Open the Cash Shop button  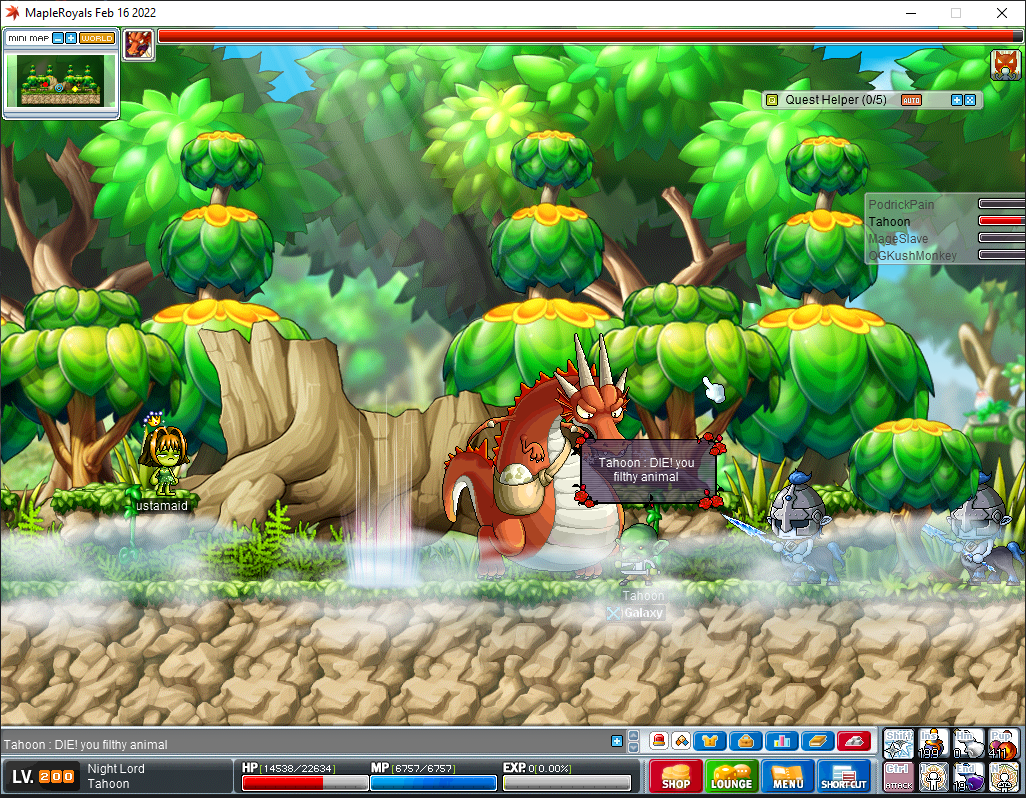coord(675,776)
